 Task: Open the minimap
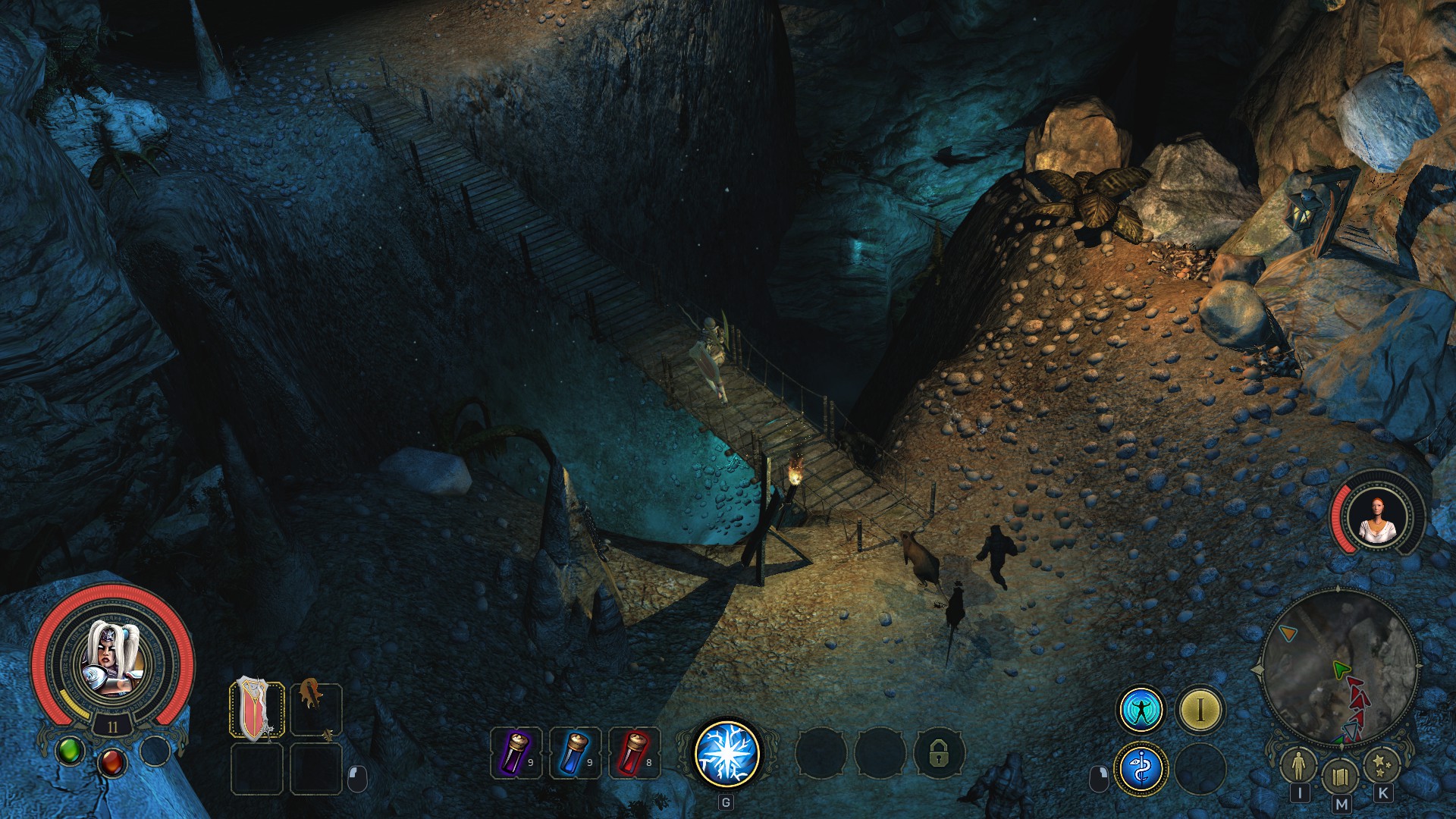[1338, 667]
